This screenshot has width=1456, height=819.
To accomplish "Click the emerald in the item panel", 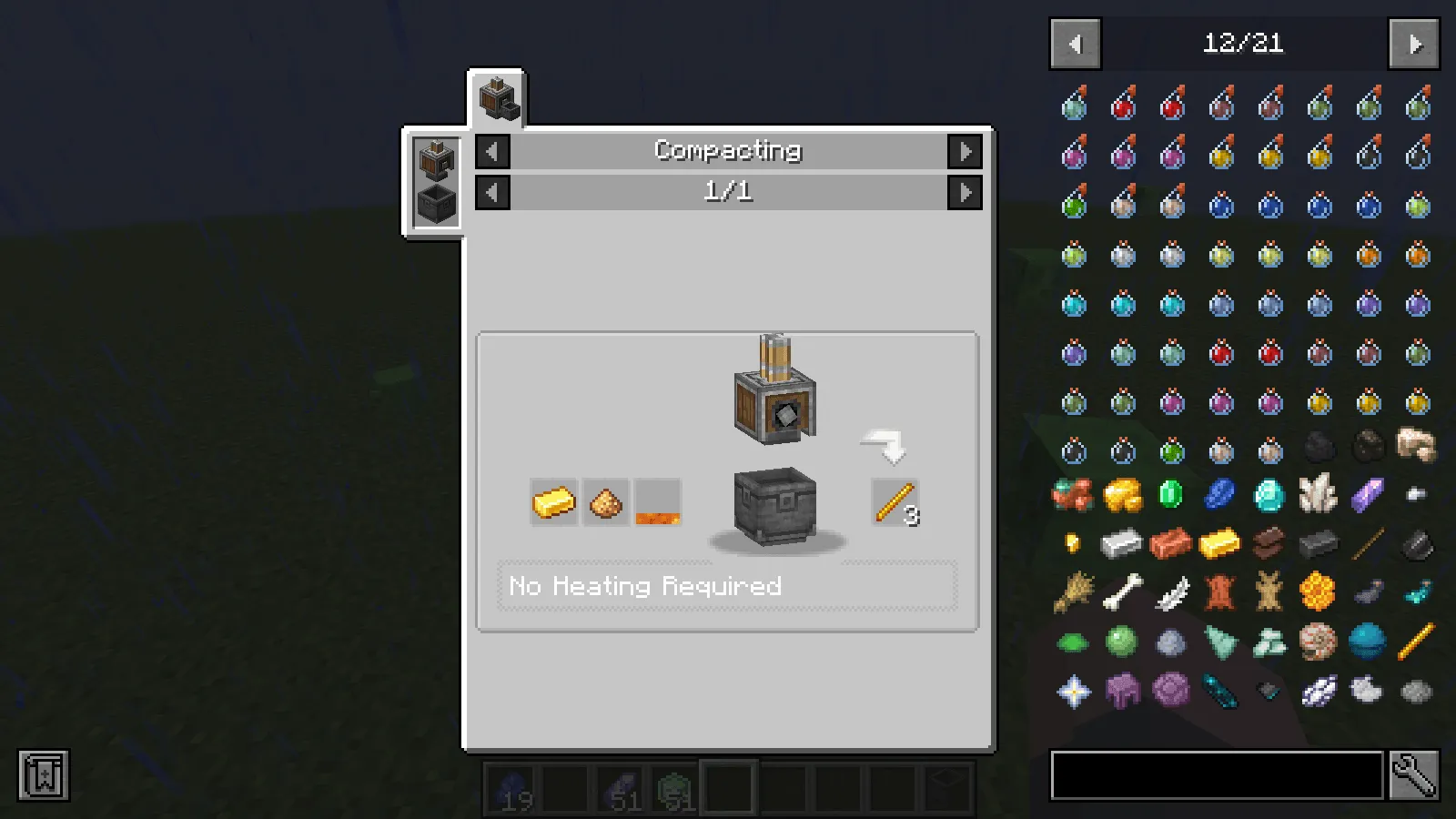I will point(1171,494).
